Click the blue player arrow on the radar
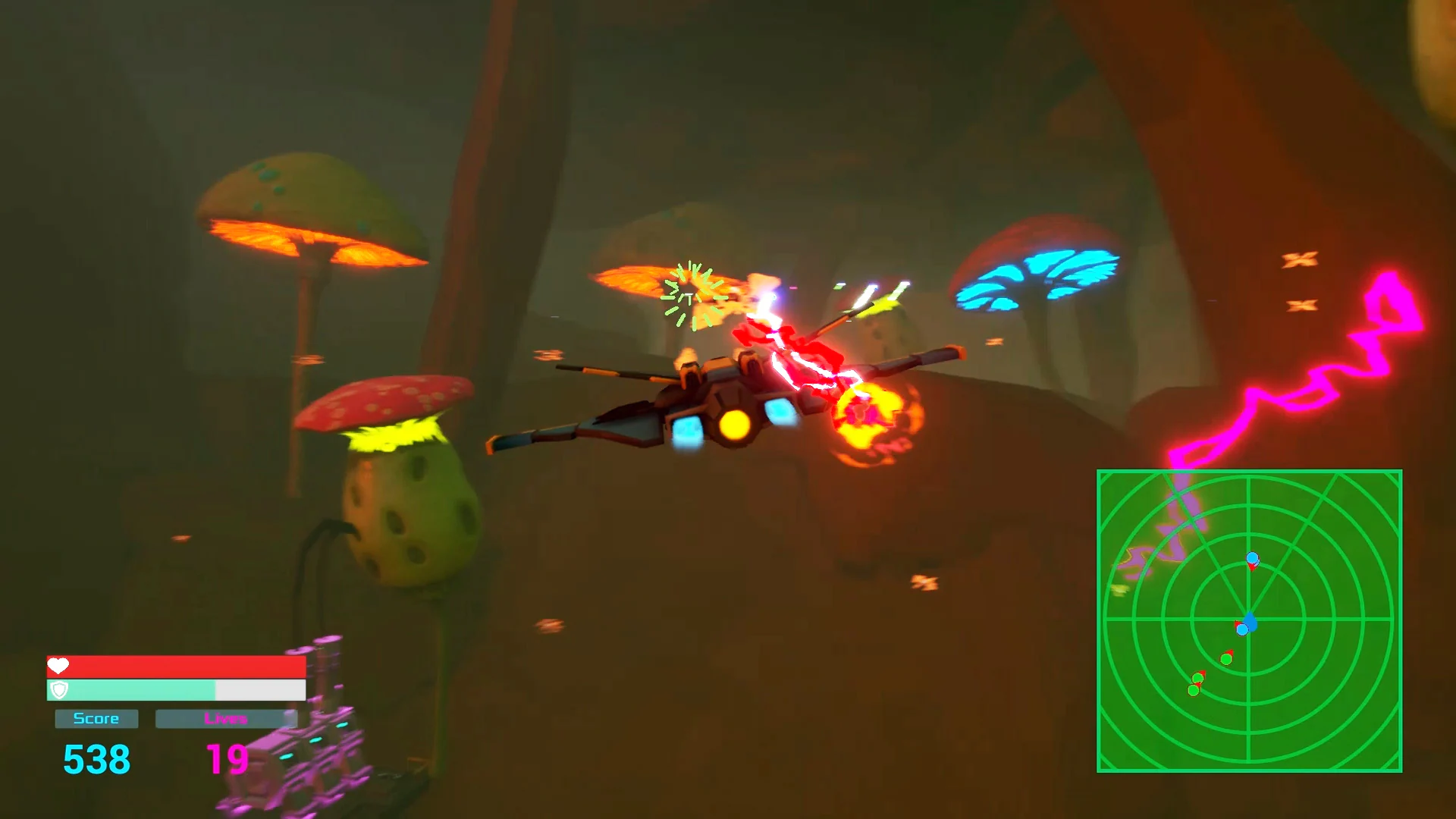1456x819 pixels. pyautogui.click(x=1251, y=620)
